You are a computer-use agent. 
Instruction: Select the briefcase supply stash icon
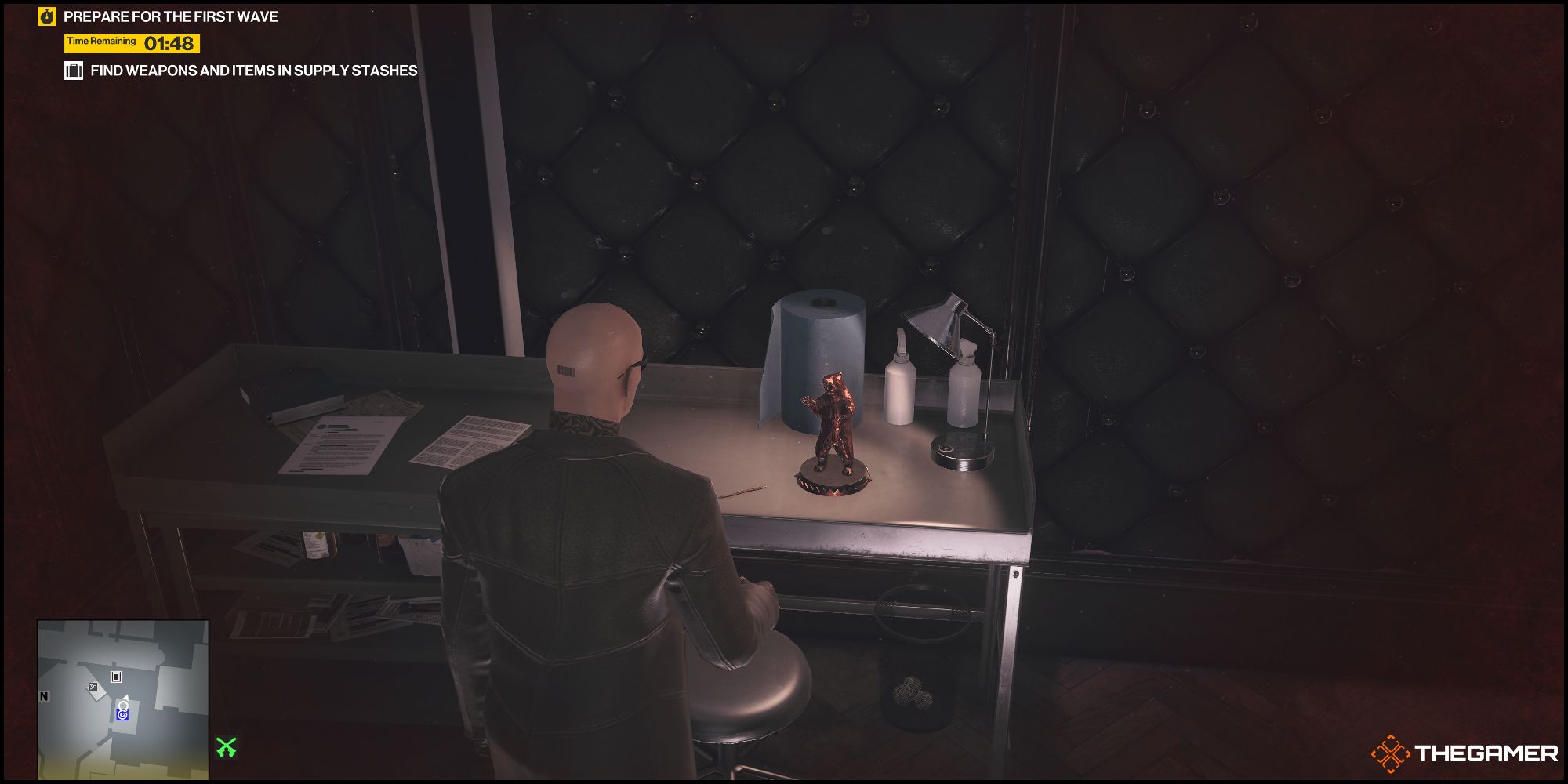point(74,71)
